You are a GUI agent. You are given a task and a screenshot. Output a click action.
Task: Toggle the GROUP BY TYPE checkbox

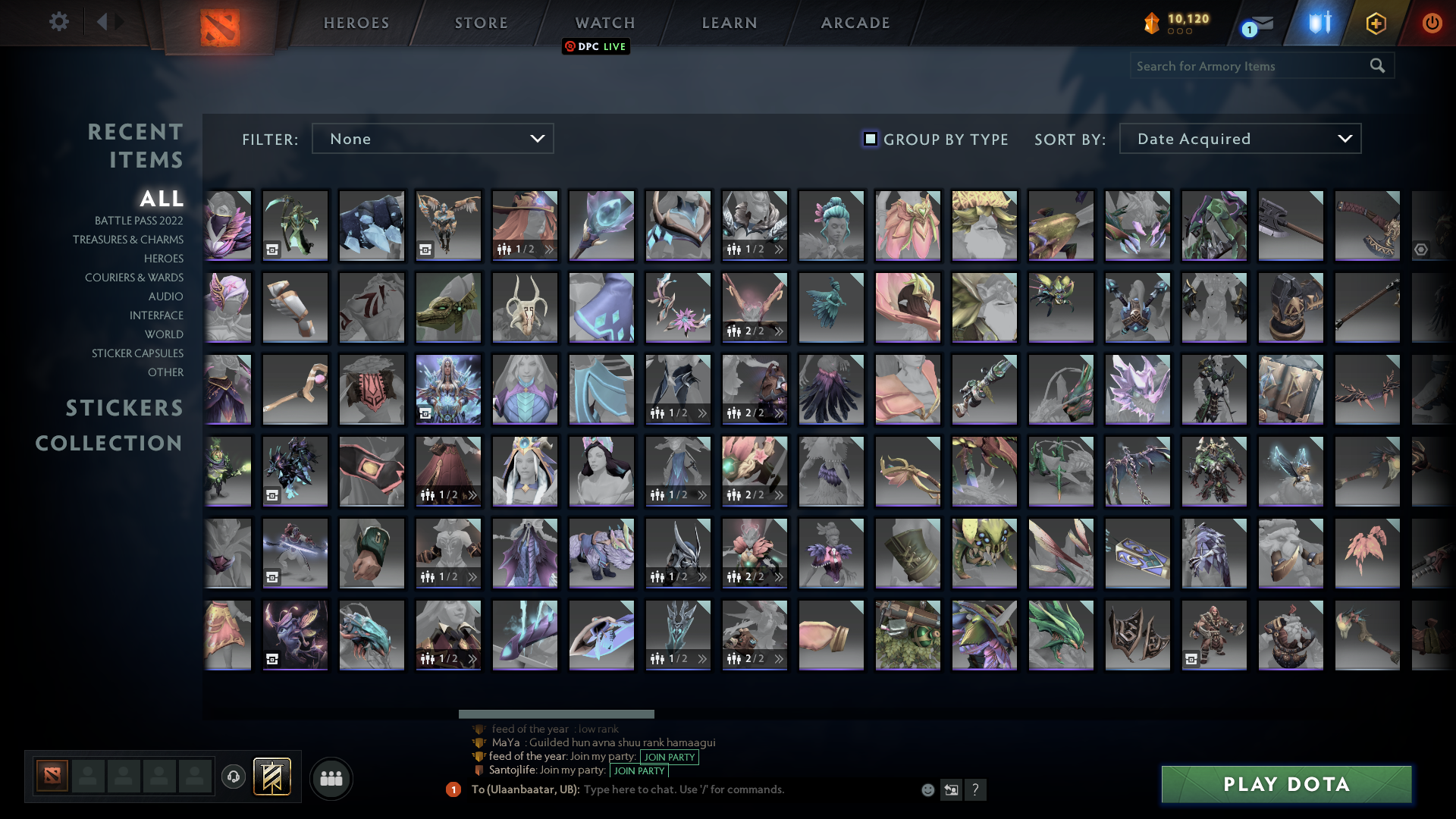point(870,139)
